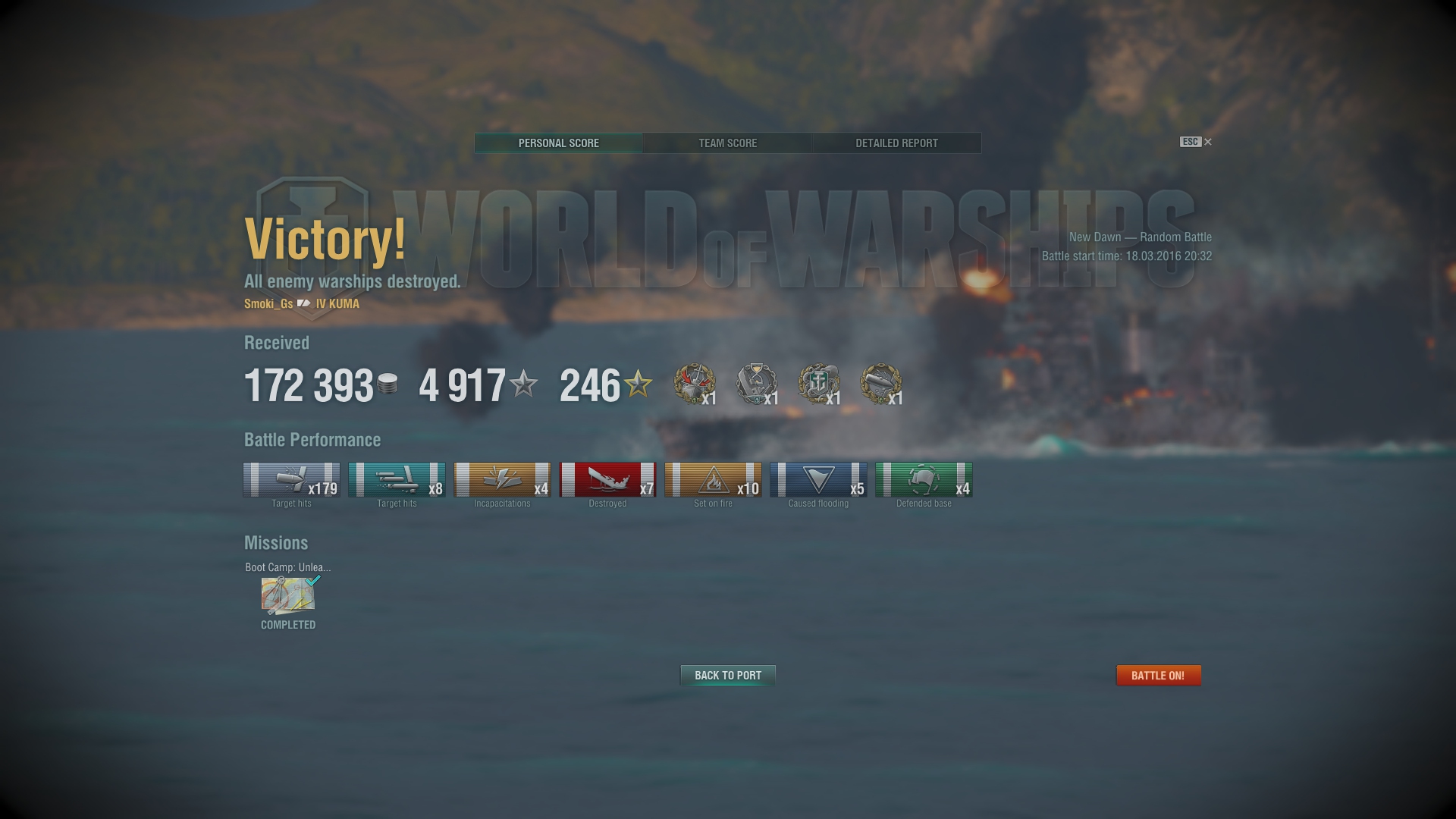1456x819 pixels.
Task: Close the results screen with X
Action: (1208, 142)
